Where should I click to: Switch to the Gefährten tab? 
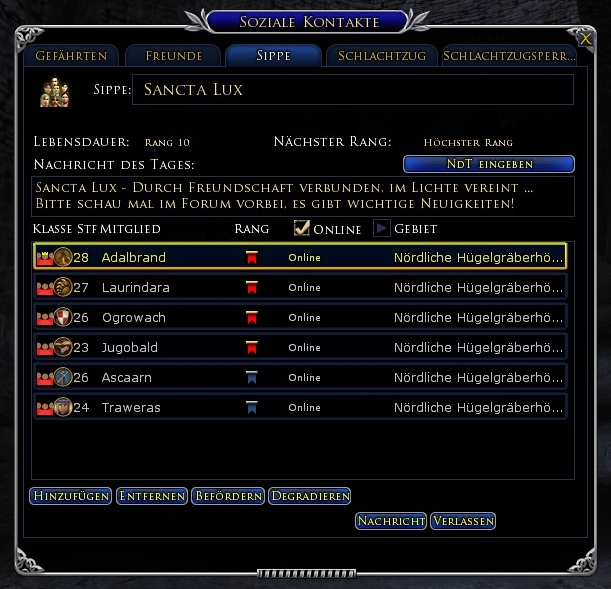(71, 56)
